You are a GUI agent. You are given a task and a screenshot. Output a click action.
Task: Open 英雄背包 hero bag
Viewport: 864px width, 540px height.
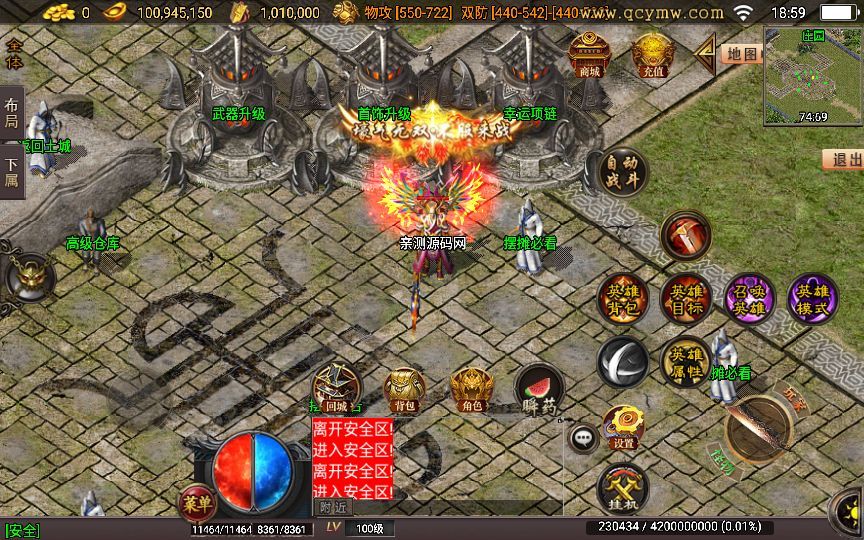coord(623,298)
